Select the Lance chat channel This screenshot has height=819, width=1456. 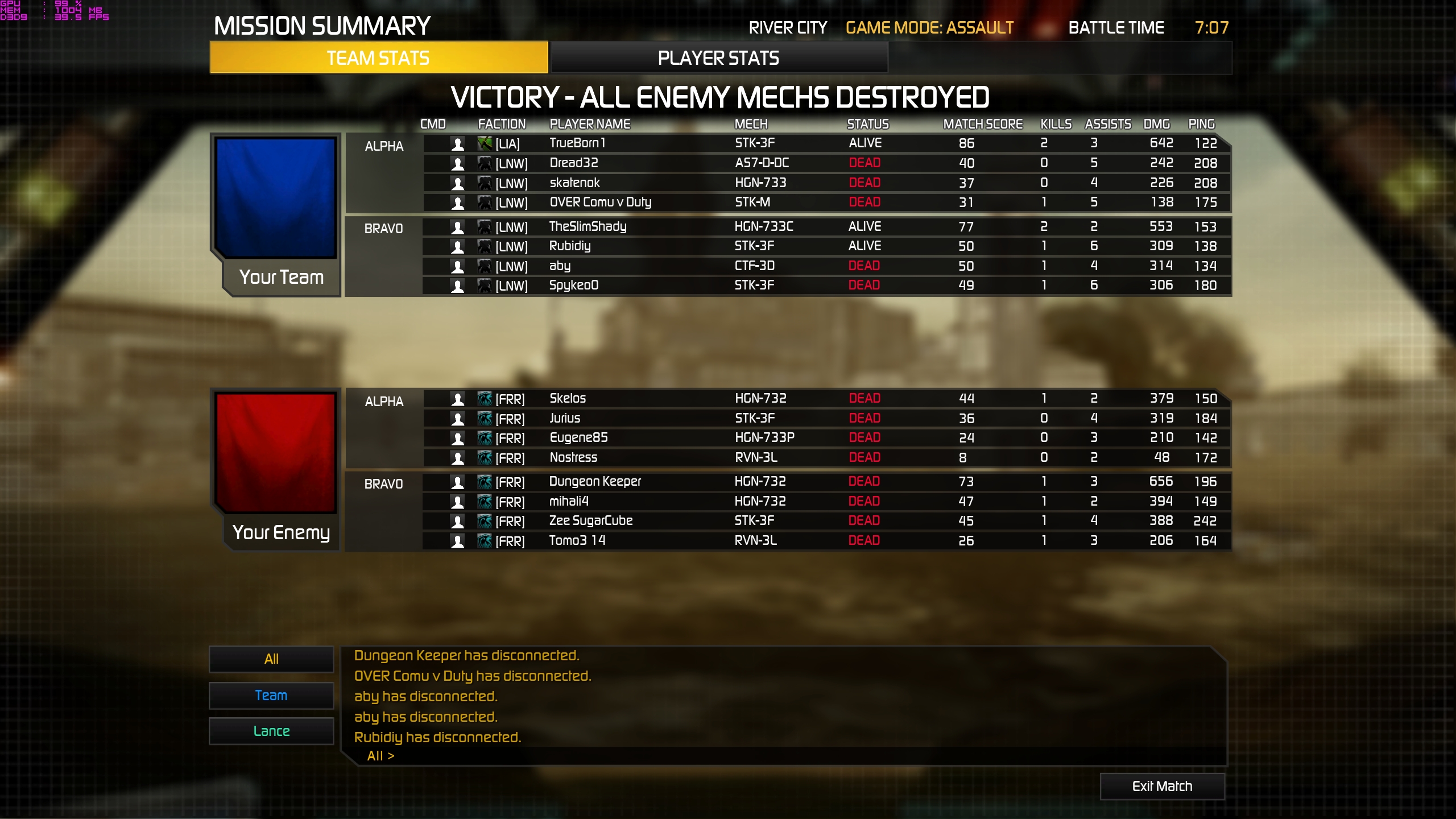[x=271, y=731]
